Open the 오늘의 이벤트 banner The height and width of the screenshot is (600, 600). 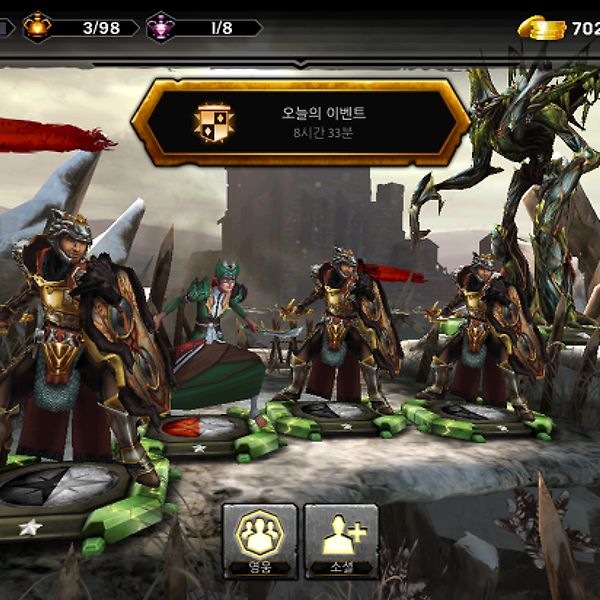[300, 122]
